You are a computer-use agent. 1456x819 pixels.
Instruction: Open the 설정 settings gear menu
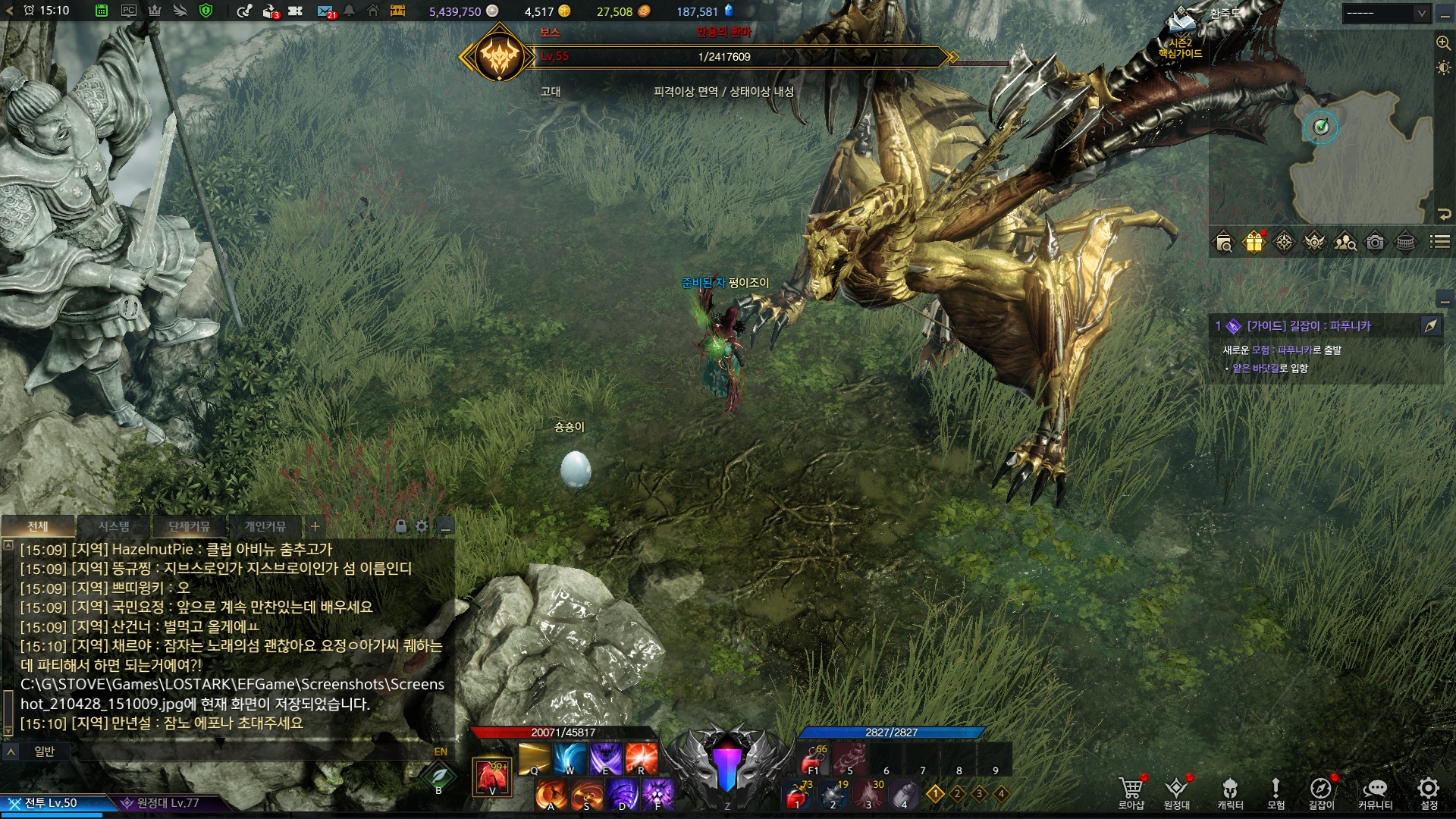pos(1429,792)
